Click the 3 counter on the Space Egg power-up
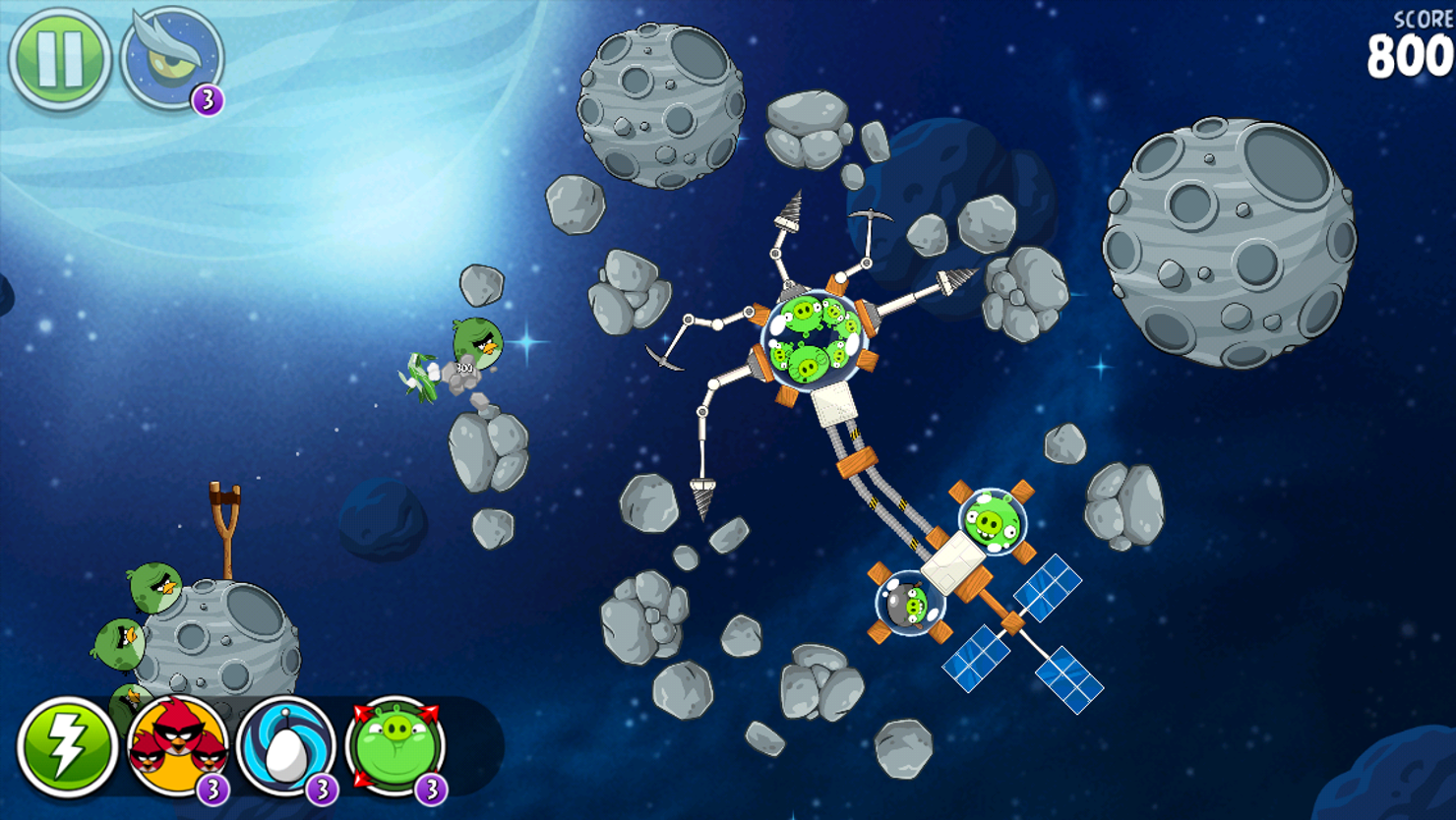The image size is (1456, 820). coord(322,788)
